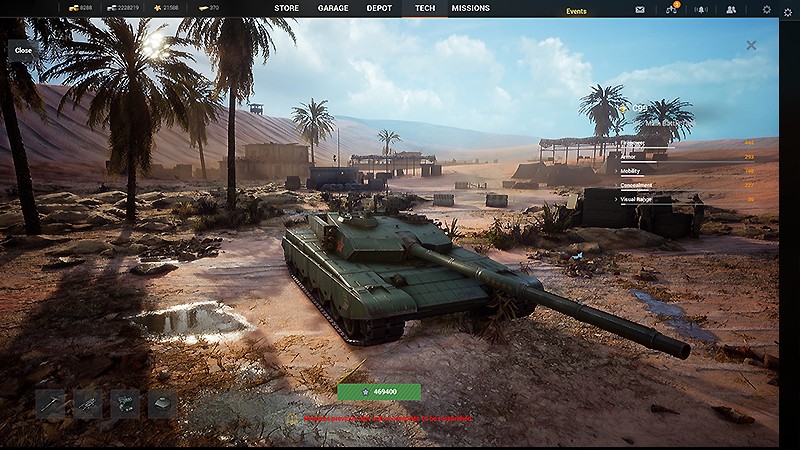Open the MISSIONS page
The height and width of the screenshot is (450, 800).
coord(470,8)
